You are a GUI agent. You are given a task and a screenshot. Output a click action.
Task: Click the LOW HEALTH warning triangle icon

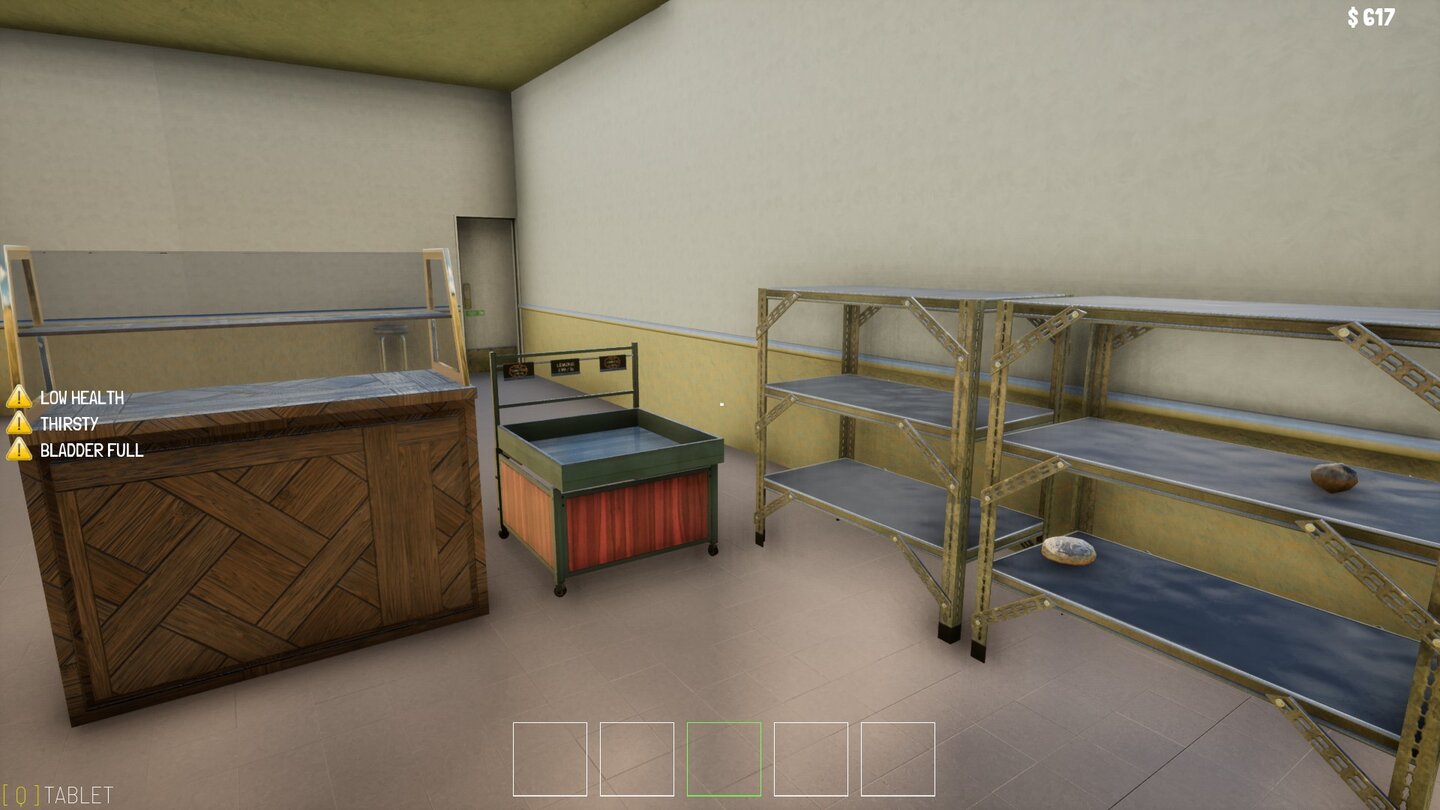pos(20,396)
